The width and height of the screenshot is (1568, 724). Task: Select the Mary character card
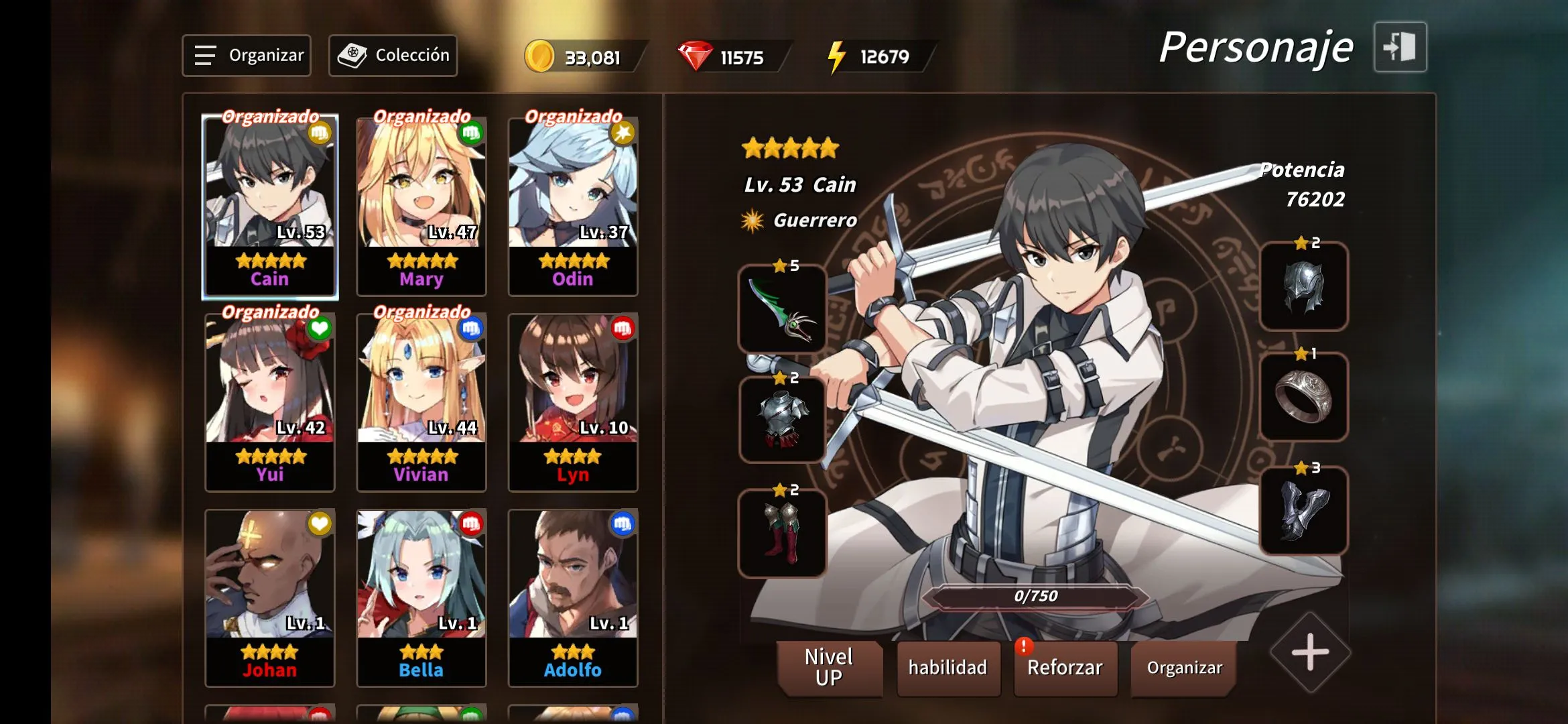click(x=421, y=206)
